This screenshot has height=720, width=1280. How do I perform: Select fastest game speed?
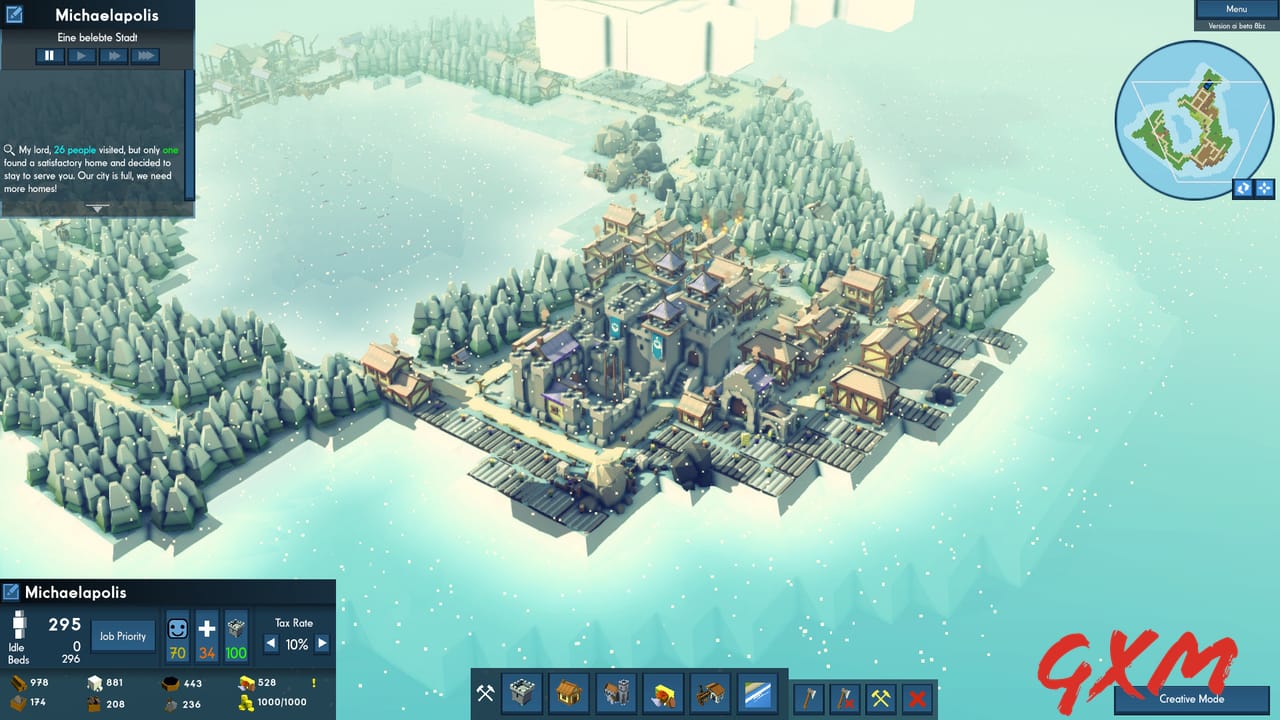coord(146,55)
